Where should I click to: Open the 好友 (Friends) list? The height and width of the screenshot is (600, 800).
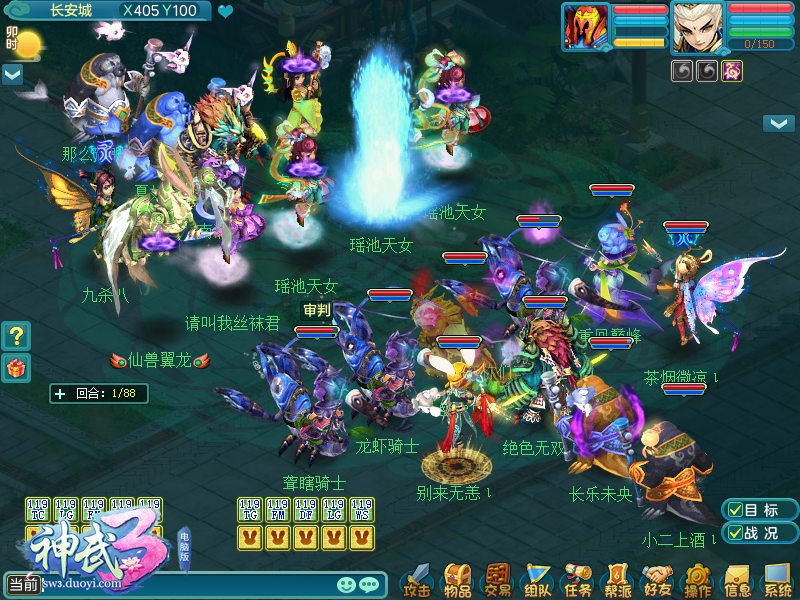pyautogui.click(x=658, y=579)
